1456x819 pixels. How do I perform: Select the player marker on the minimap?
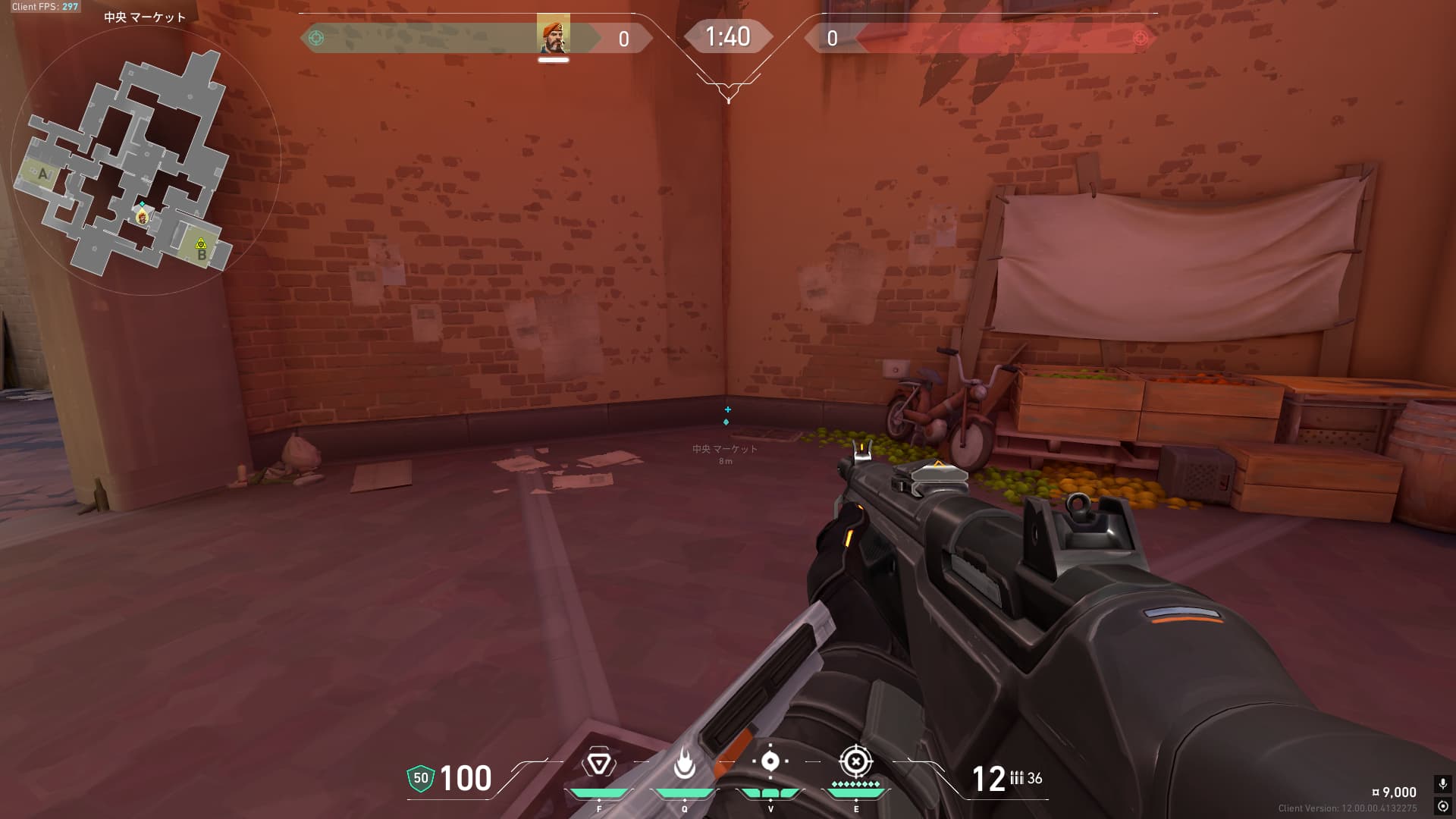pyautogui.click(x=142, y=217)
